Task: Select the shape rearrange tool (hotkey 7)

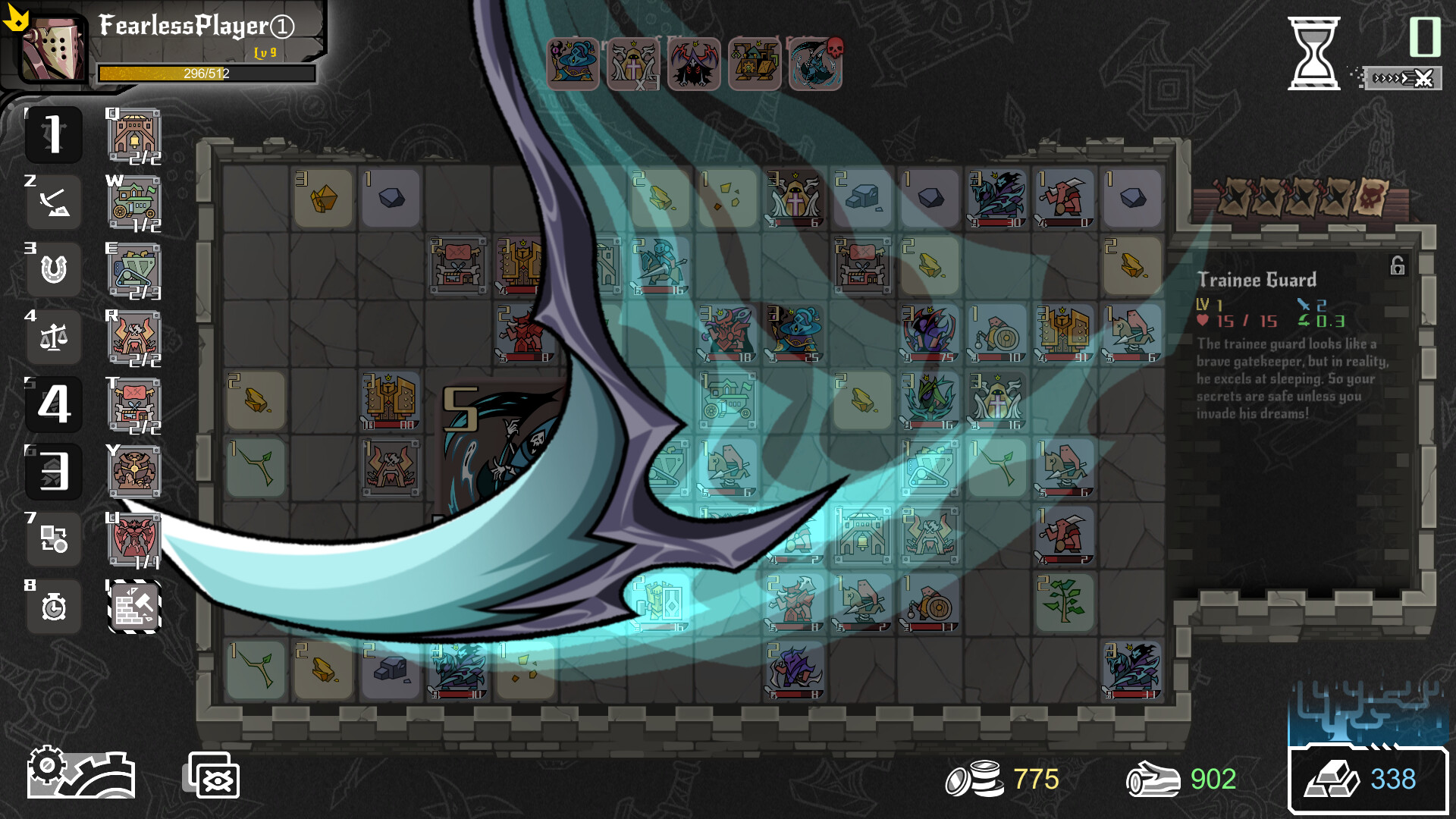Action: click(x=54, y=539)
